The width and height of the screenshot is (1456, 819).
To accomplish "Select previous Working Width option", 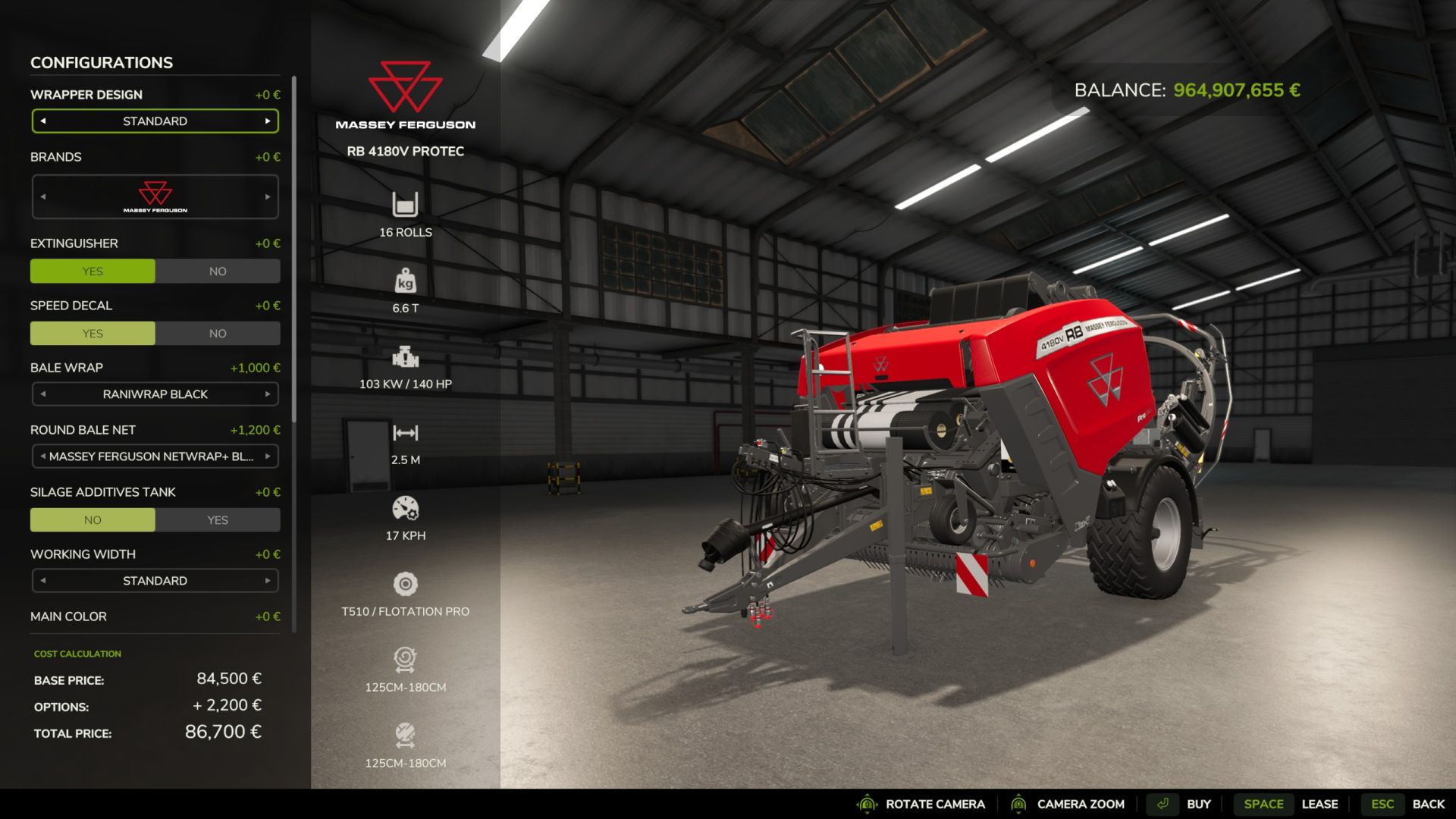I will pyautogui.click(x=43, y=581).
